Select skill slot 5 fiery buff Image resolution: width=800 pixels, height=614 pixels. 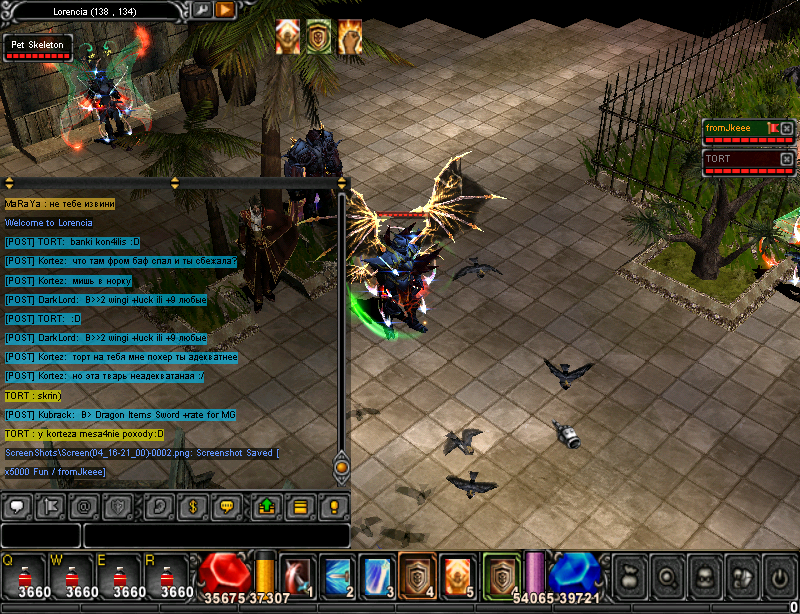pos(456,576)
